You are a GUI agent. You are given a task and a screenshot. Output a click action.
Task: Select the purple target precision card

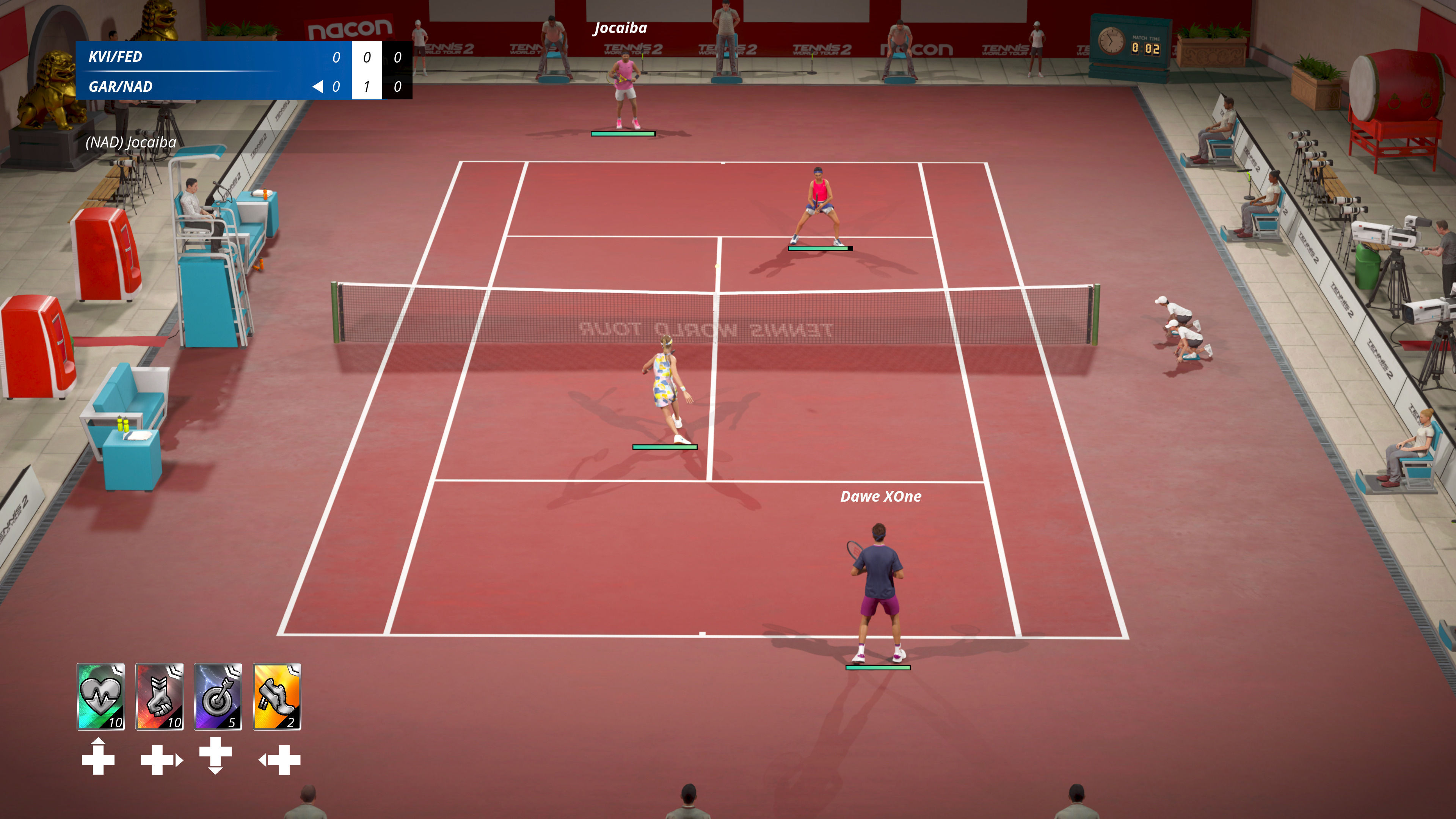218,697
